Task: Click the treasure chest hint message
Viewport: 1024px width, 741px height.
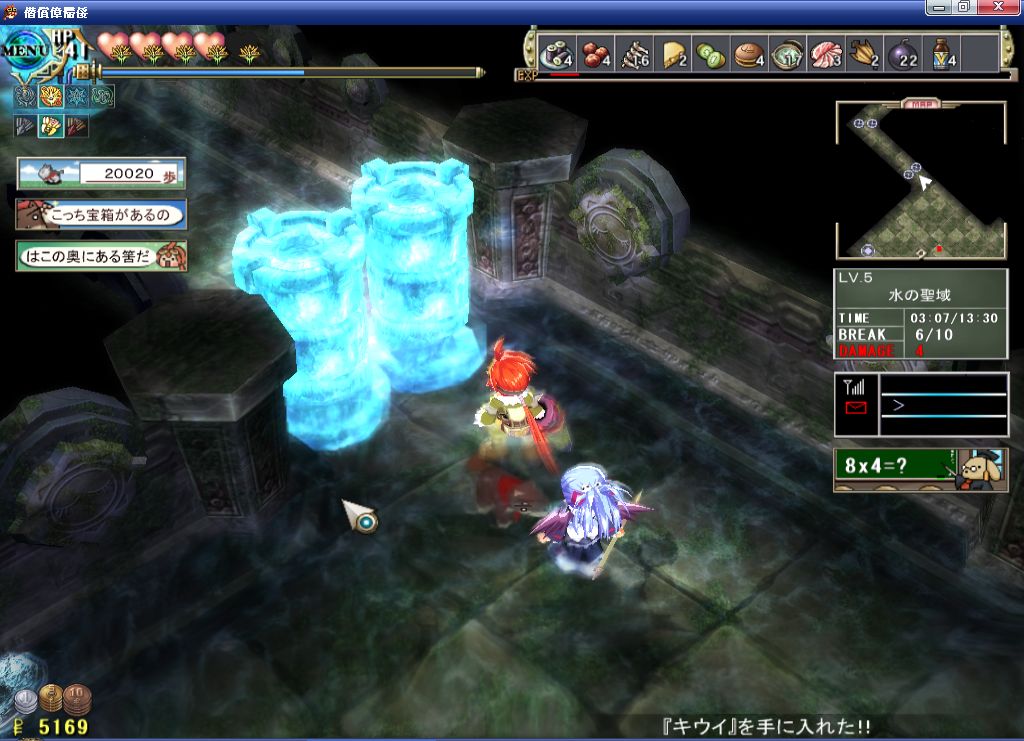Action: 101,214
